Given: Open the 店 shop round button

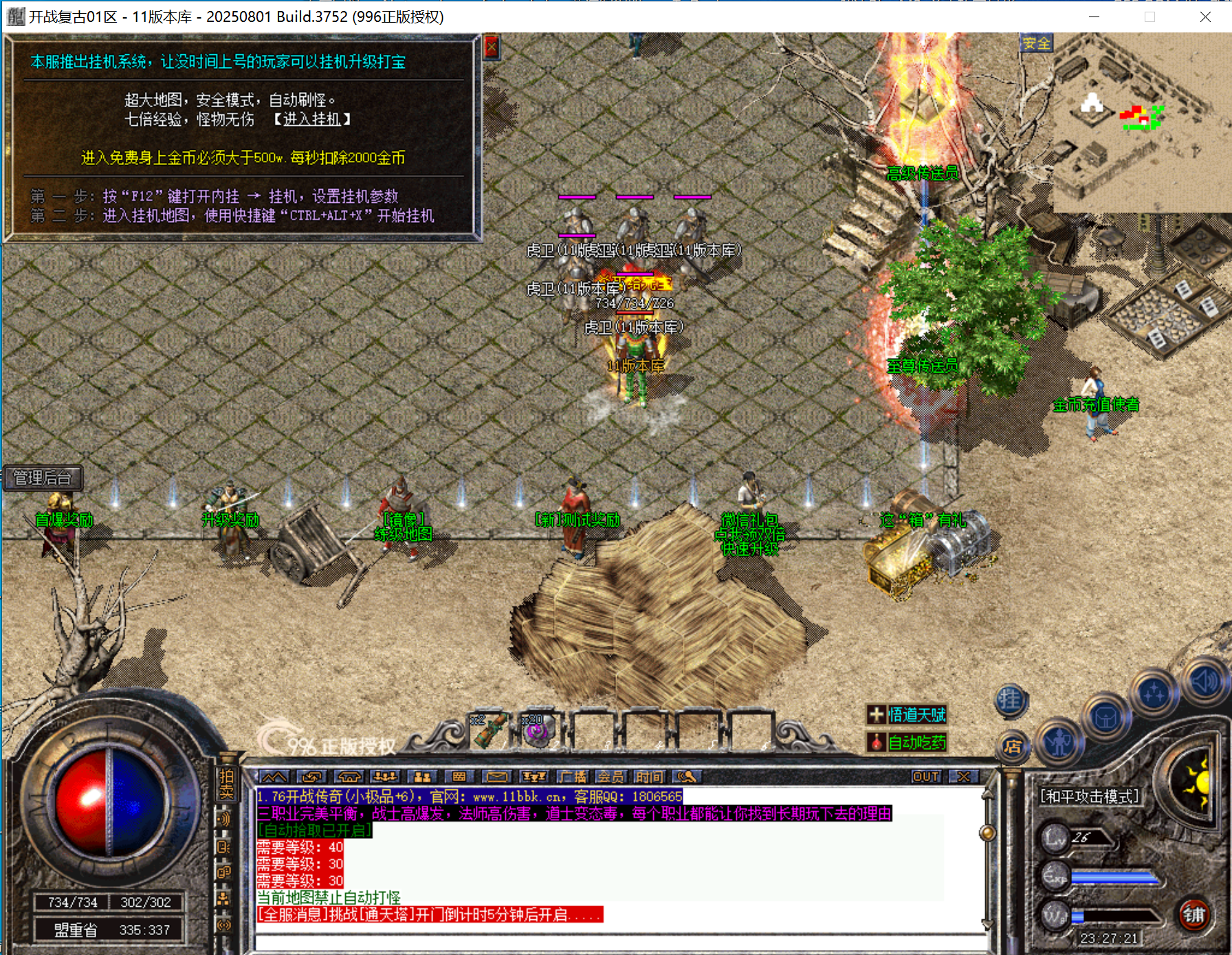Looking at the screenshot, I should click(x=1012, y=747).
